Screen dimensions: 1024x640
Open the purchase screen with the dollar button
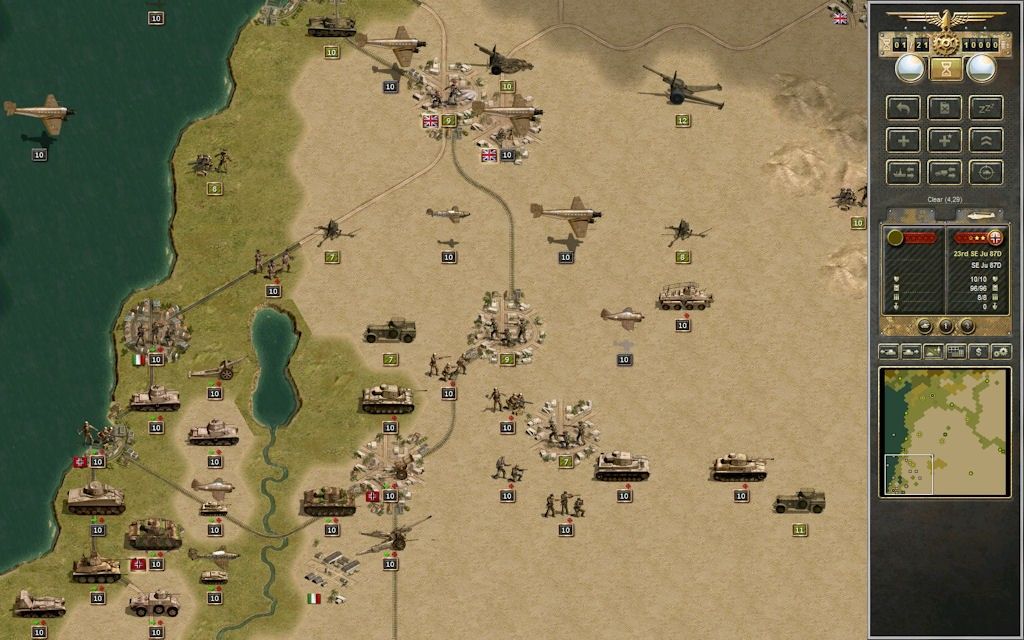[x=979, y=352]
